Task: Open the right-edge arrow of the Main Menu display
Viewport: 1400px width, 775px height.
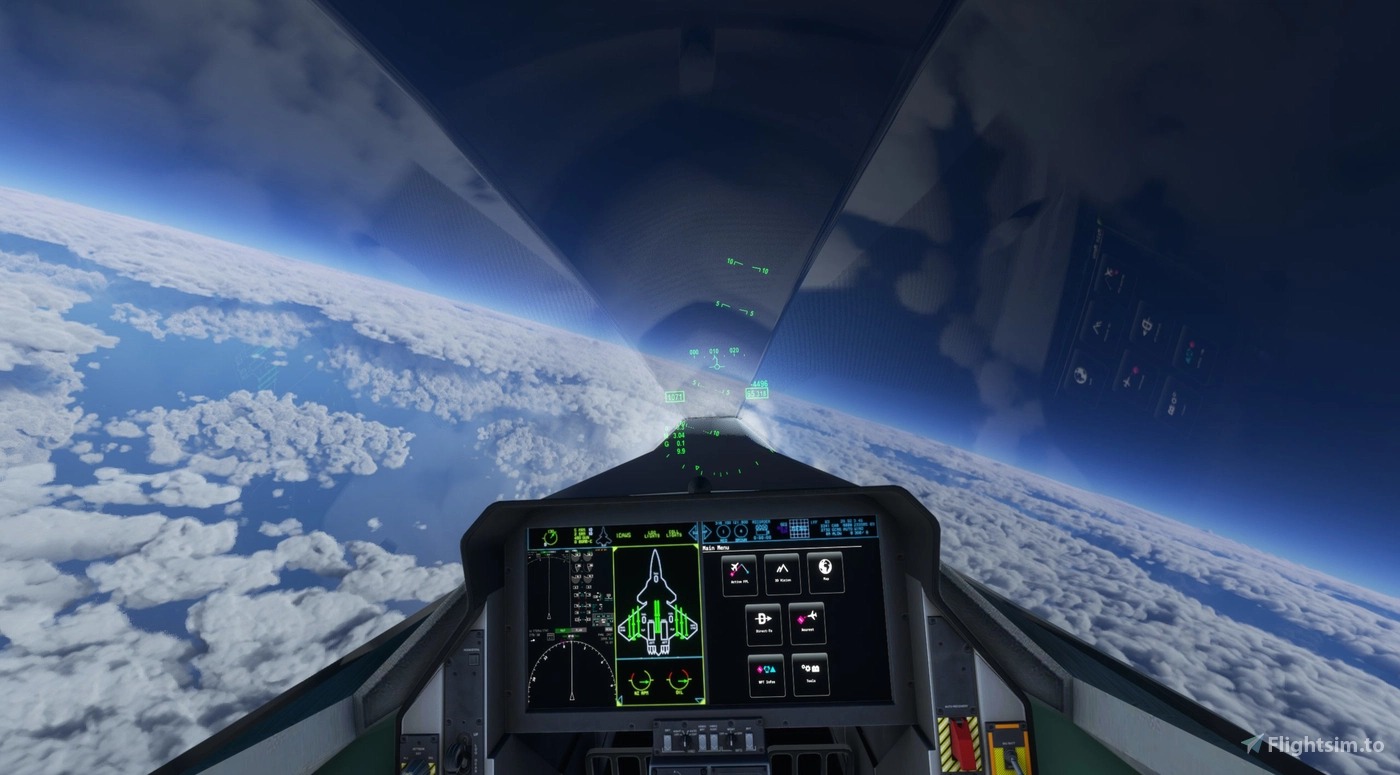Action: click(707, 532)
